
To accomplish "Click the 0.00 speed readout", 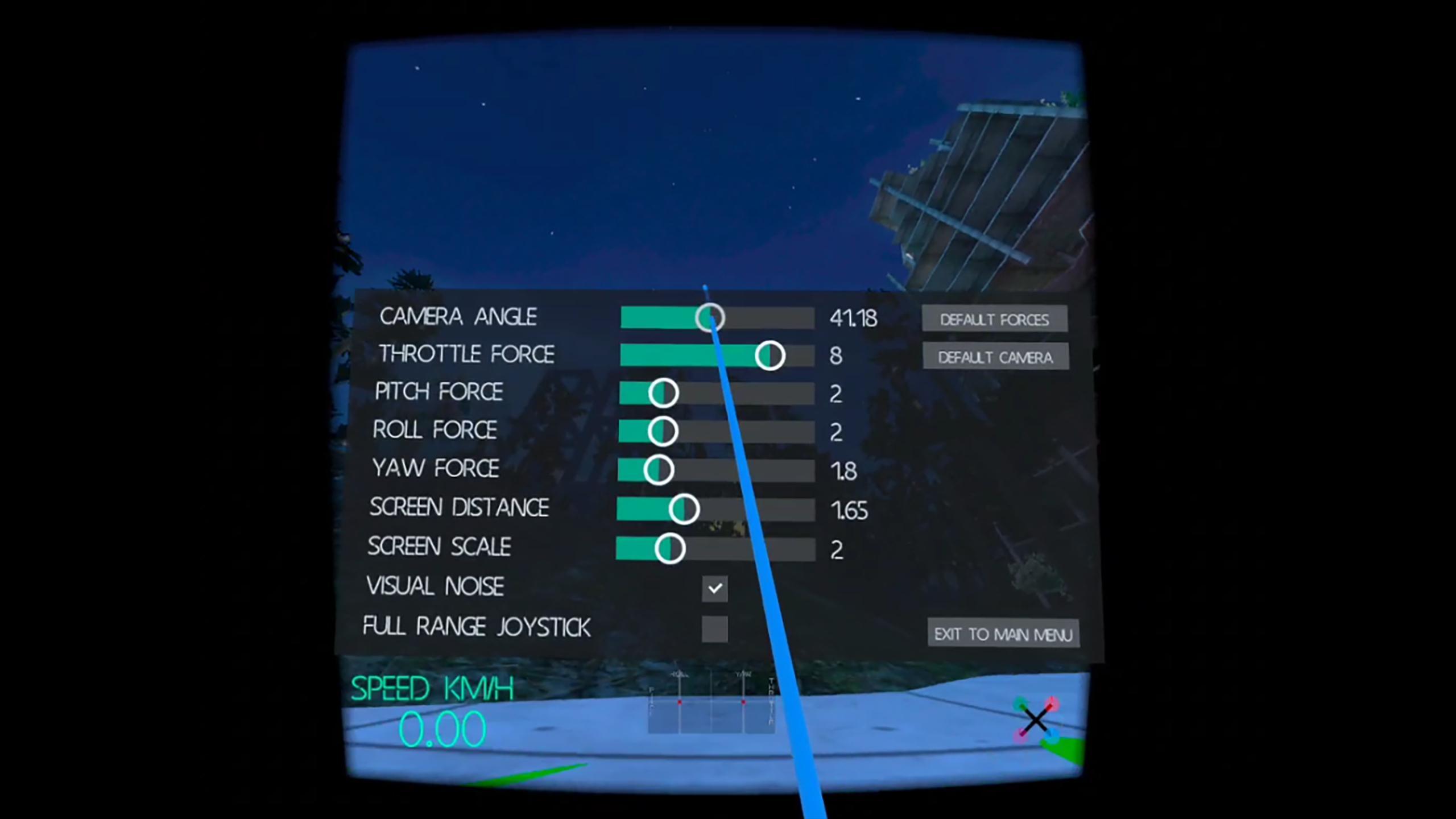I will [x=442, y=730].
